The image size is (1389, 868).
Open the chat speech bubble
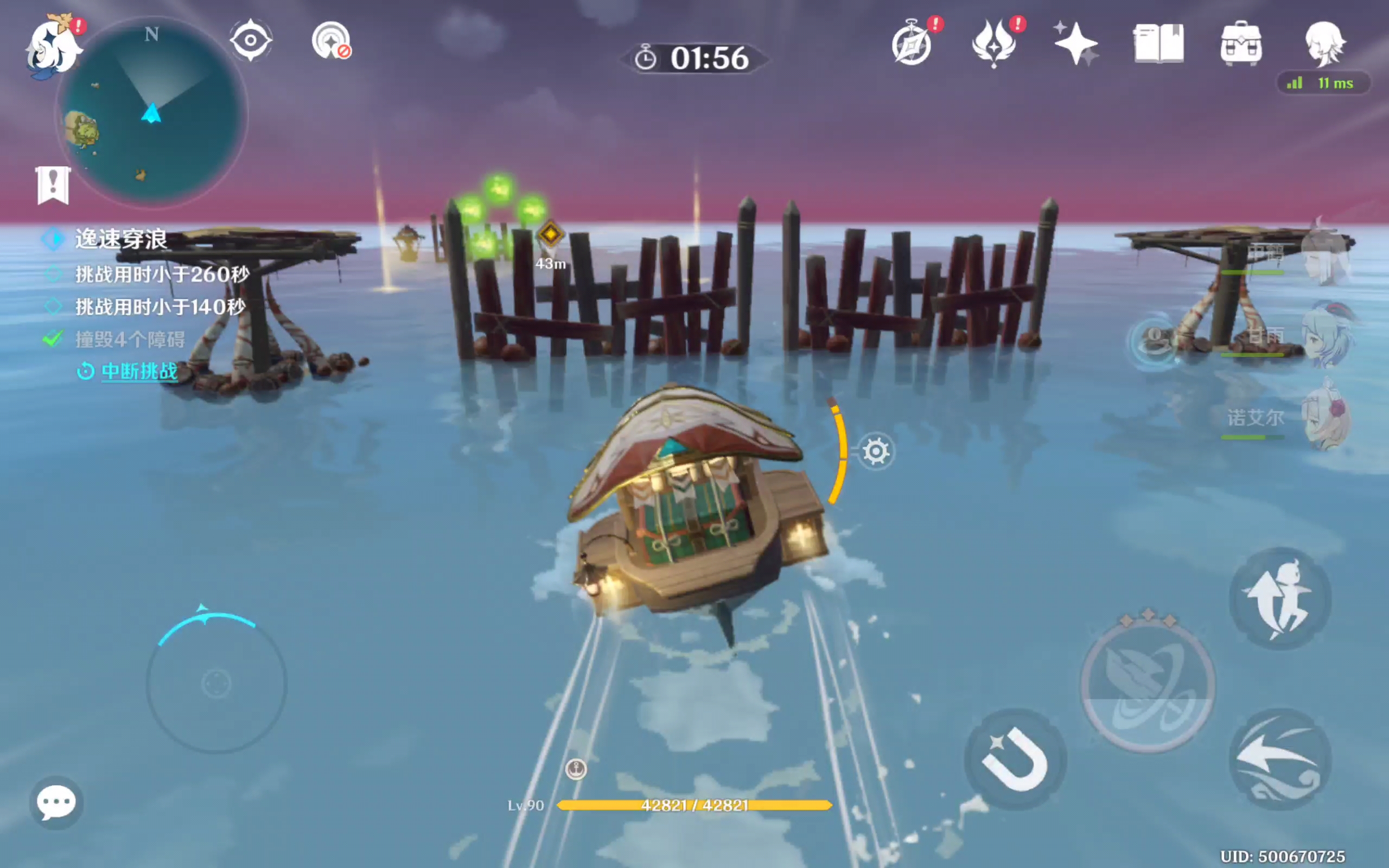point(56,802)
